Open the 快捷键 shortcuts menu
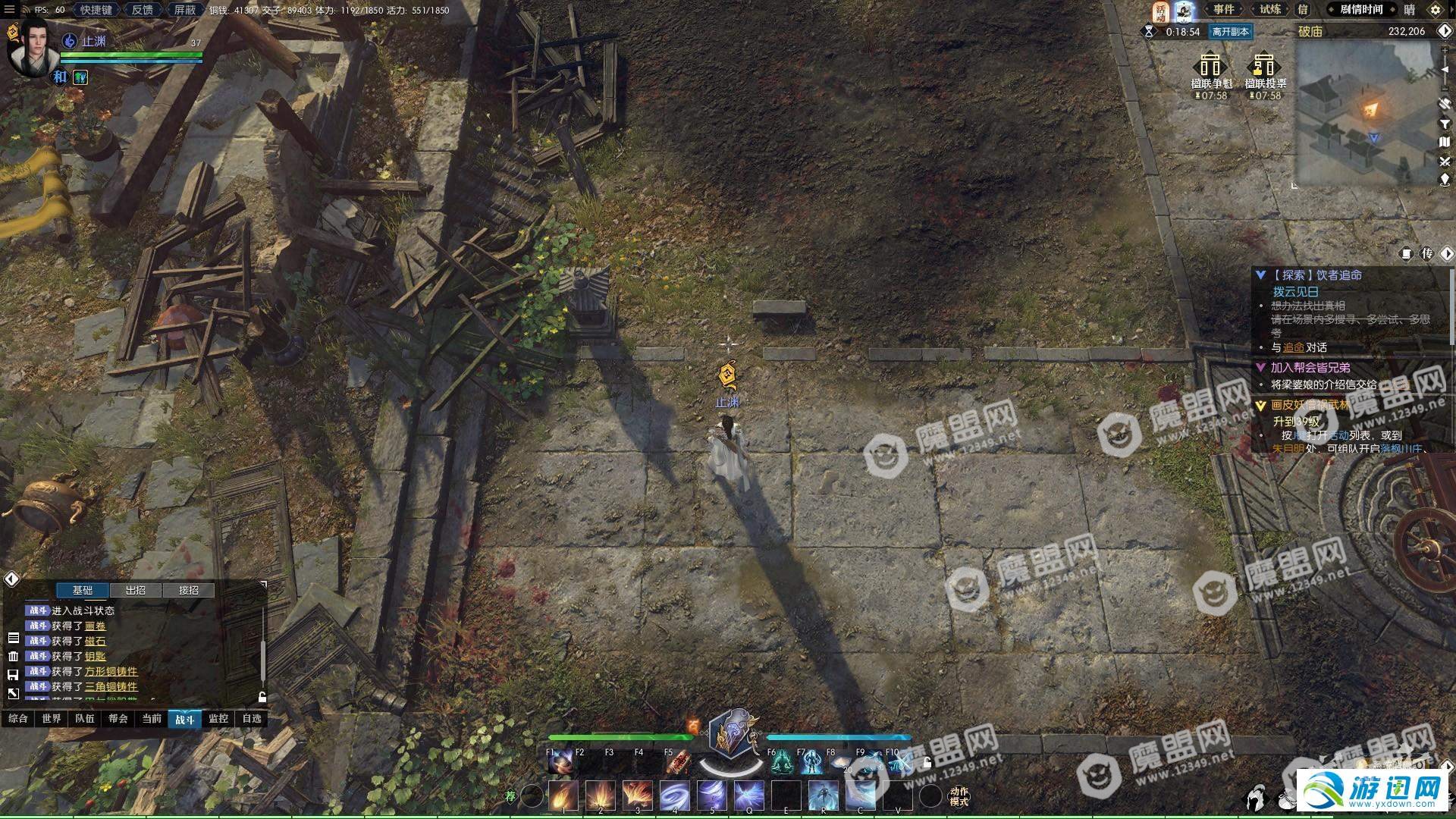The width and height of the screenshot is (1456, 819). [96, 10]
